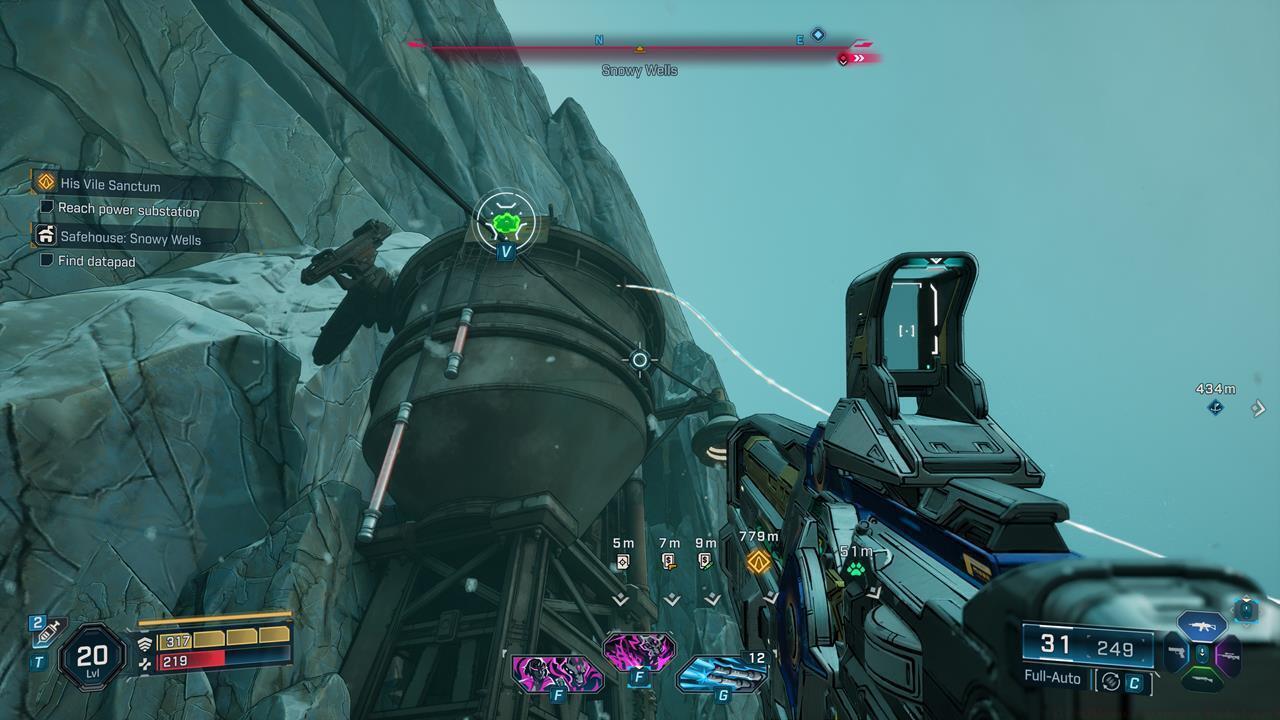Select the green shotgun weapon slot

pos(1203,678)
